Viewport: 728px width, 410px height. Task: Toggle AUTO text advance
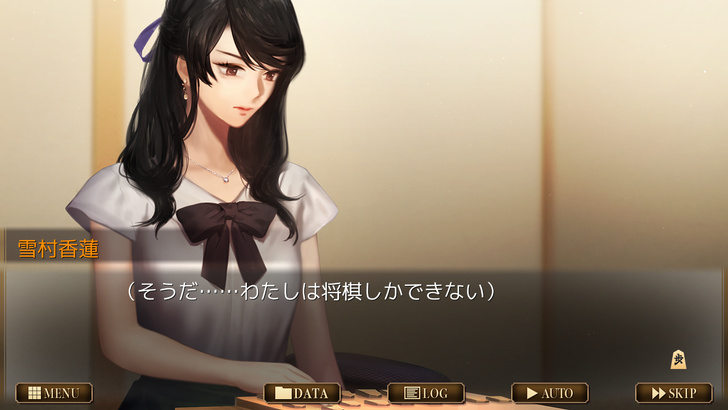[x=550, y=393]
